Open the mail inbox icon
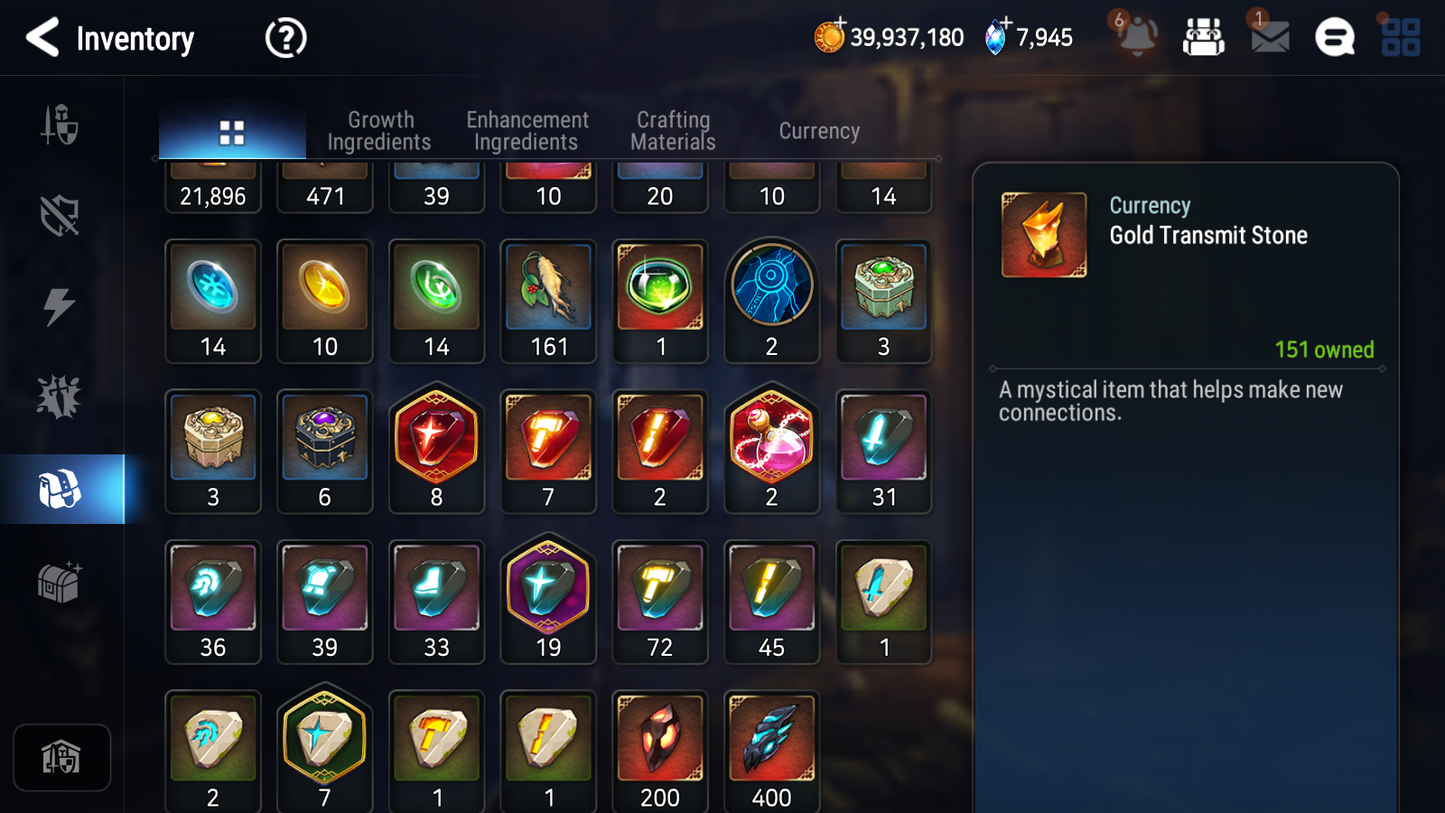This screenshot has height=813, width=1445. coord(1268,38)
